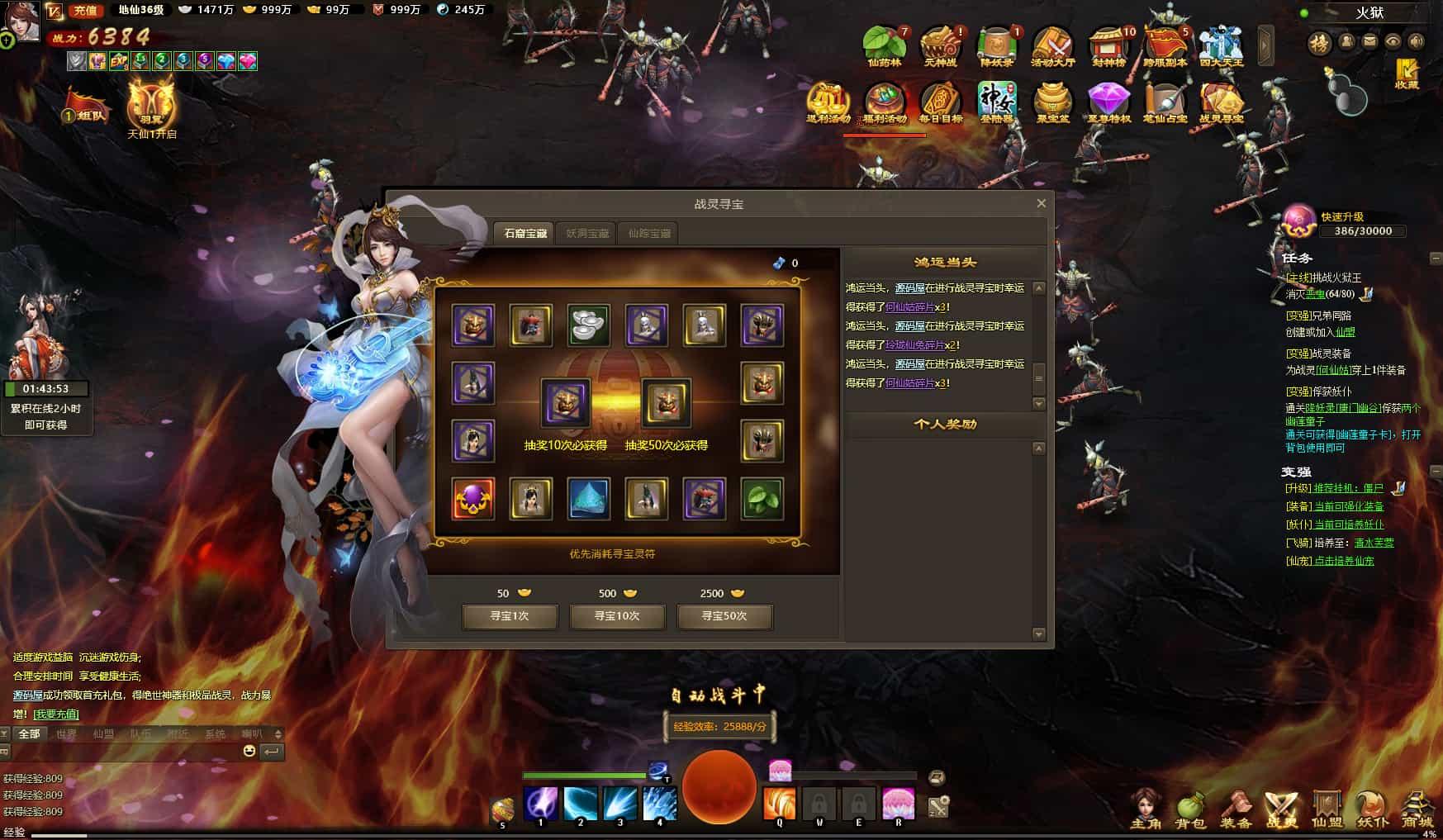Click the 寻宝10次 button
Image resolution: width=1443 pixels, height=840 pixels.
617,616
